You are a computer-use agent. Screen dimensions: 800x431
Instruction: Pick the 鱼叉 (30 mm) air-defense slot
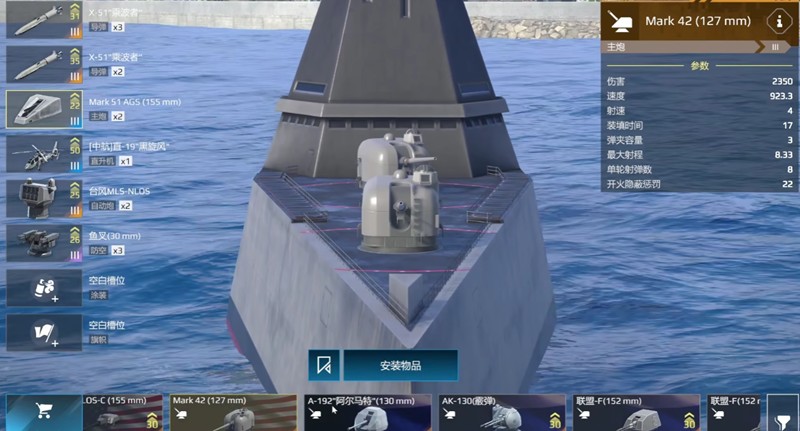[44, 242]
